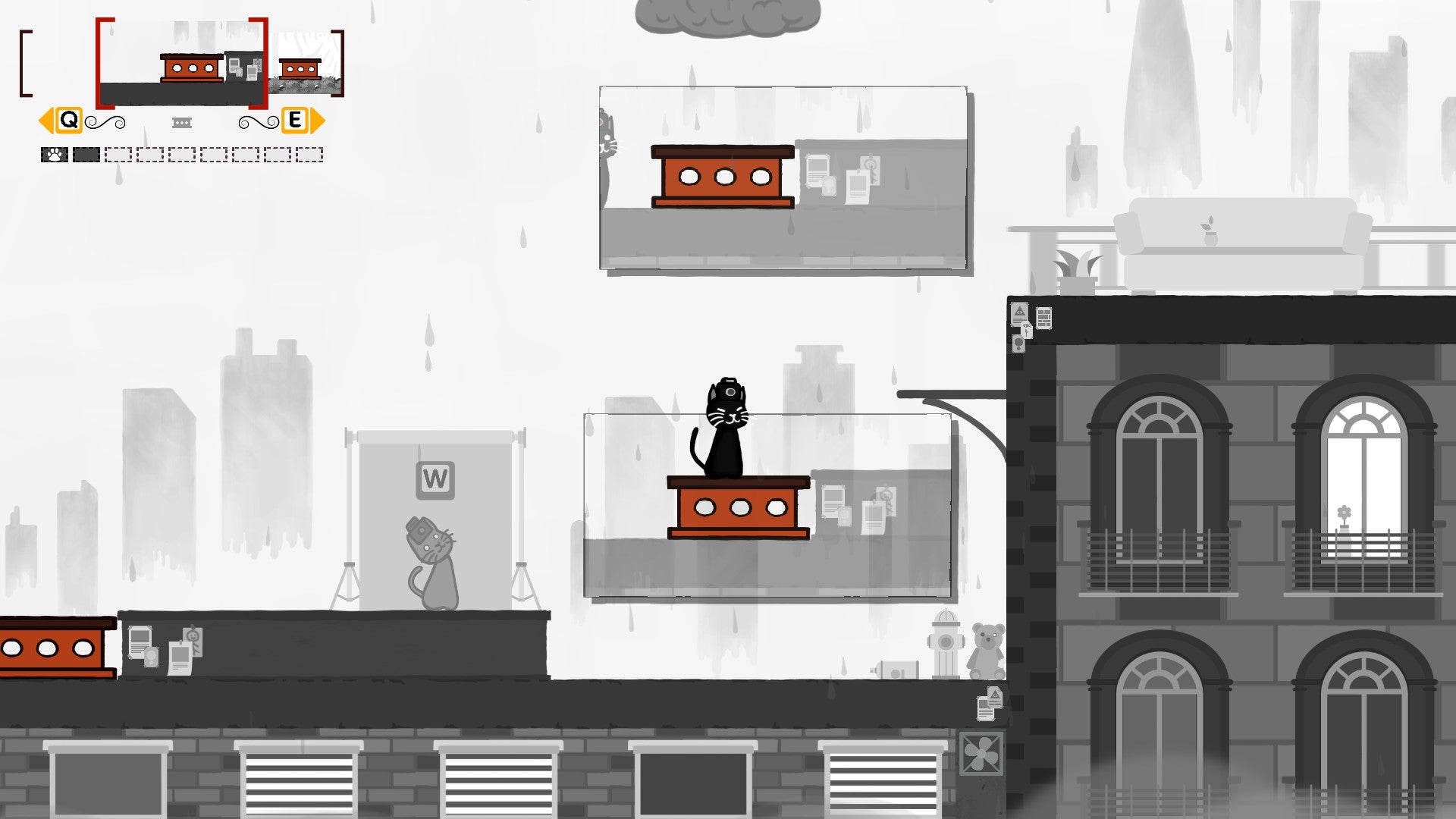The image size is (1456, 819).
Task: Select the E key photo-cycle icon
Action: 294,120
